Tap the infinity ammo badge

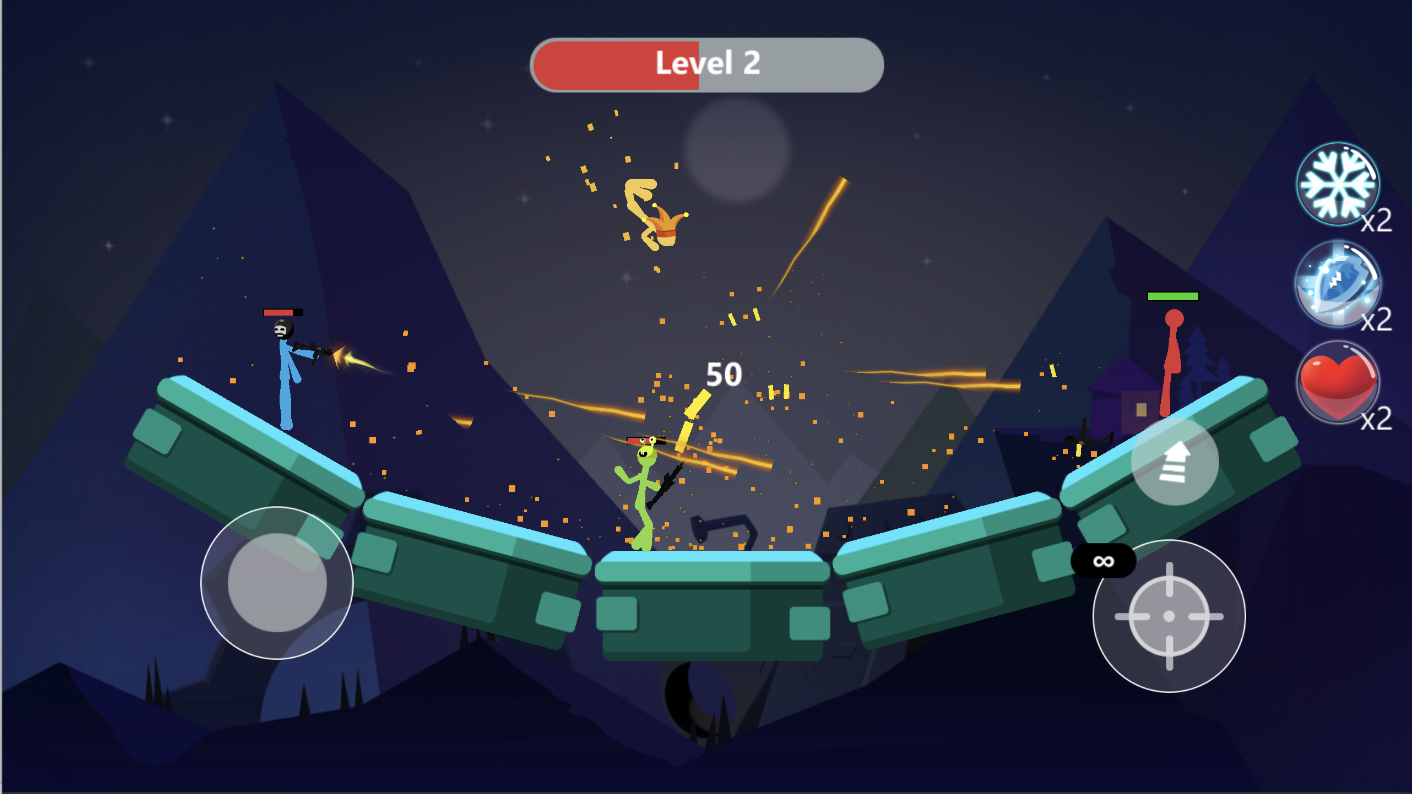tap(1102, 562)
